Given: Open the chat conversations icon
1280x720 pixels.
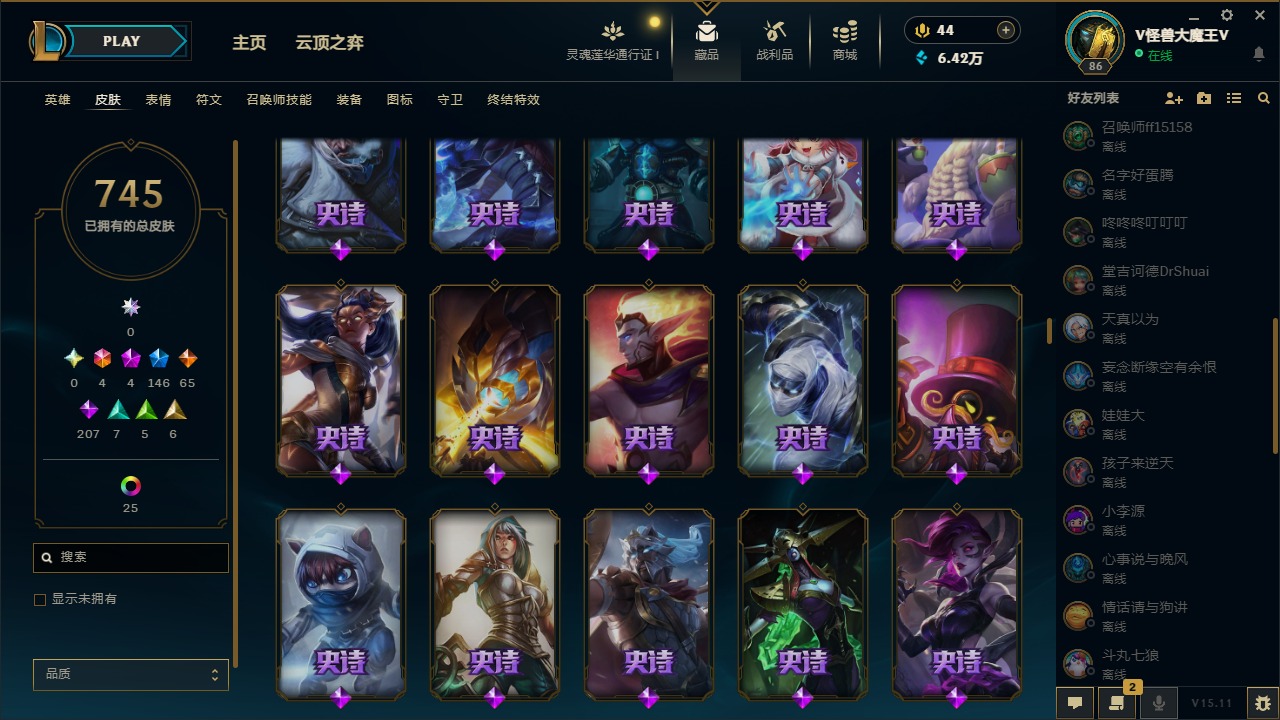Looking at the screenshot, I should 1075,703.
